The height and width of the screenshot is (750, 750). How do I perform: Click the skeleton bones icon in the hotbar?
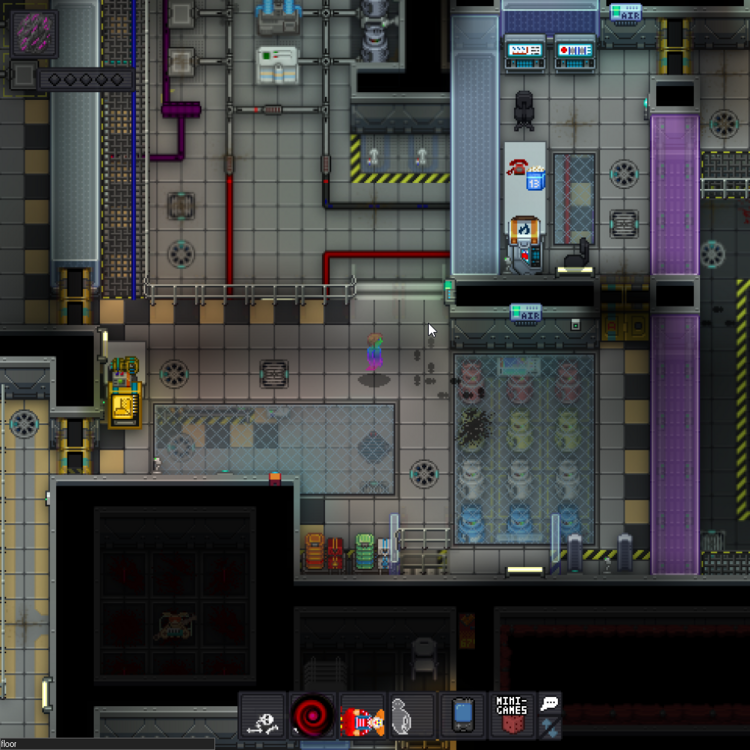[x=263, y=716]
